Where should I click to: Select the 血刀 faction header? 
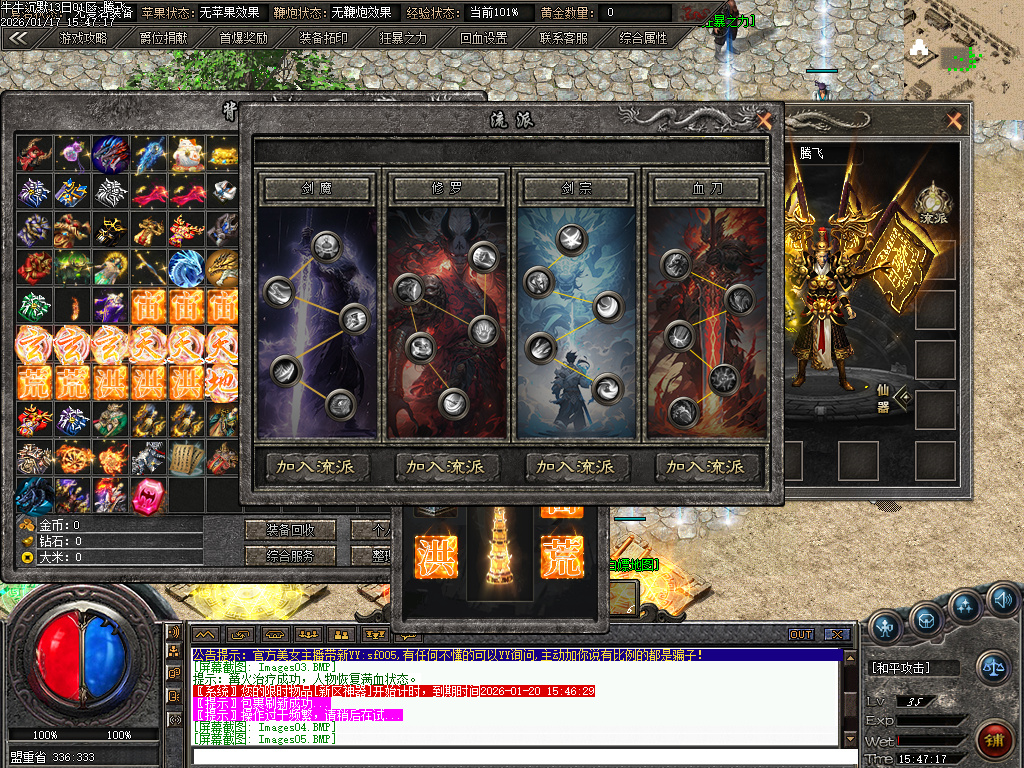tap(707, 188)
